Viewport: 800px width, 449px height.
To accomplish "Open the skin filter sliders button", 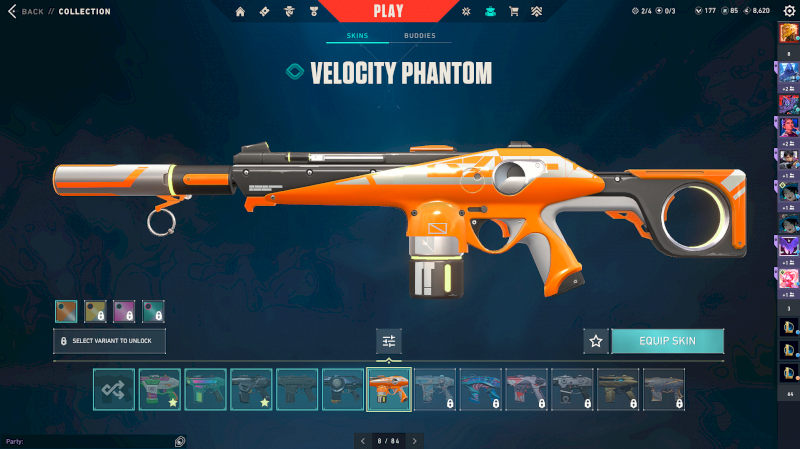I will click(389, 341).
